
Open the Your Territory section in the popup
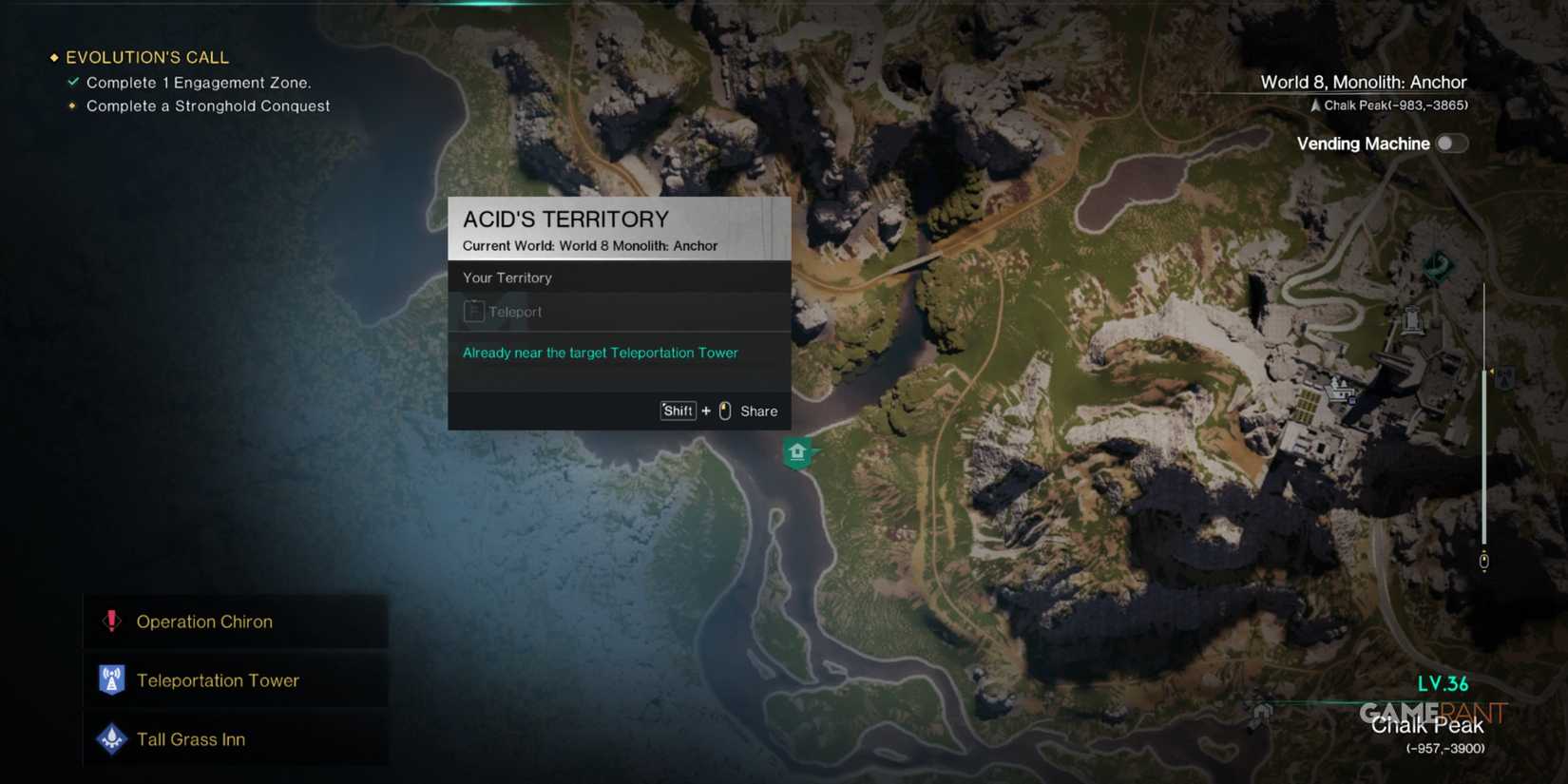coord(507,277)
